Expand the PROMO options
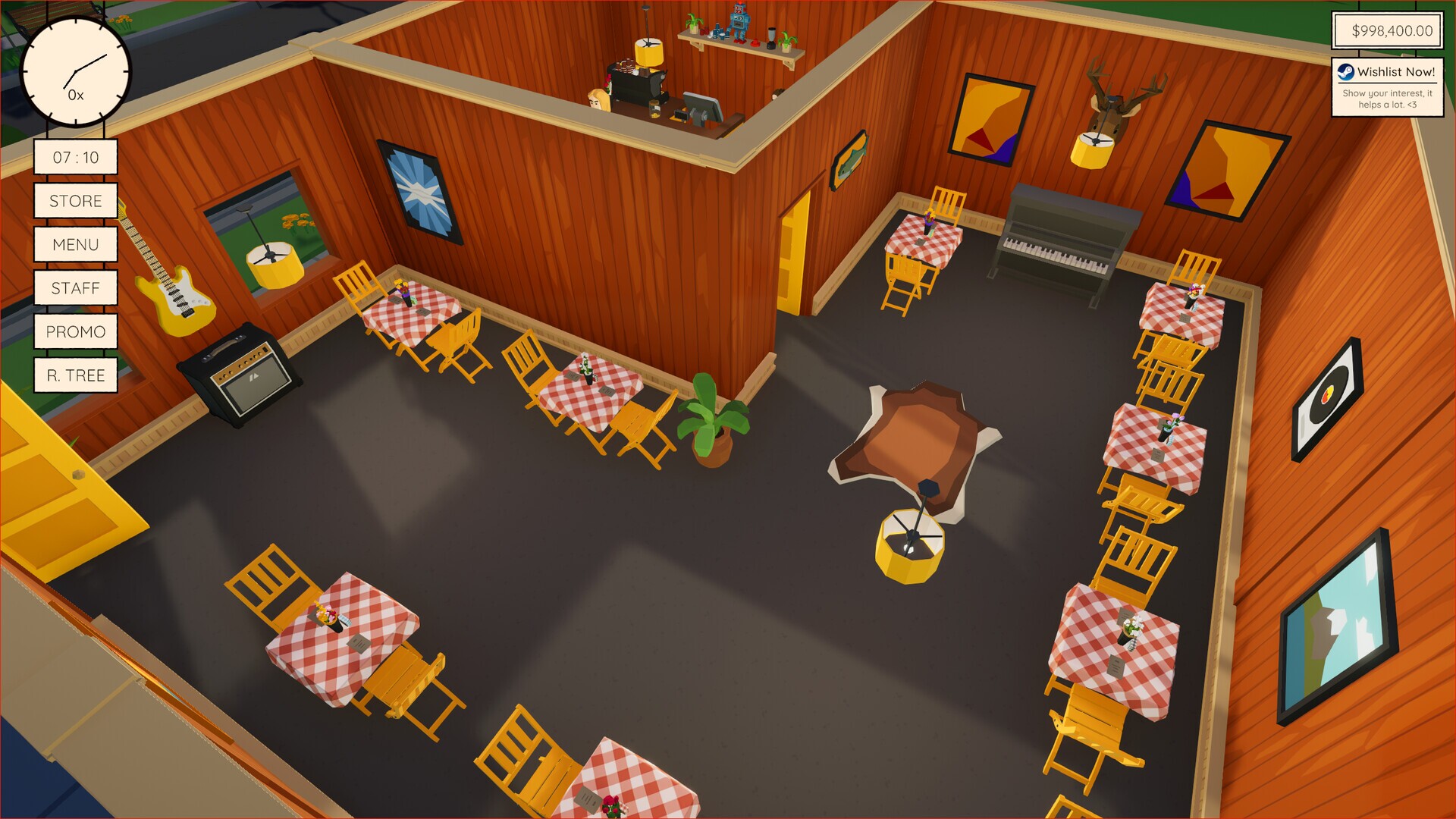Image resolution: width=1456 pixels, height=819 pixels. [x=75, y=331]
